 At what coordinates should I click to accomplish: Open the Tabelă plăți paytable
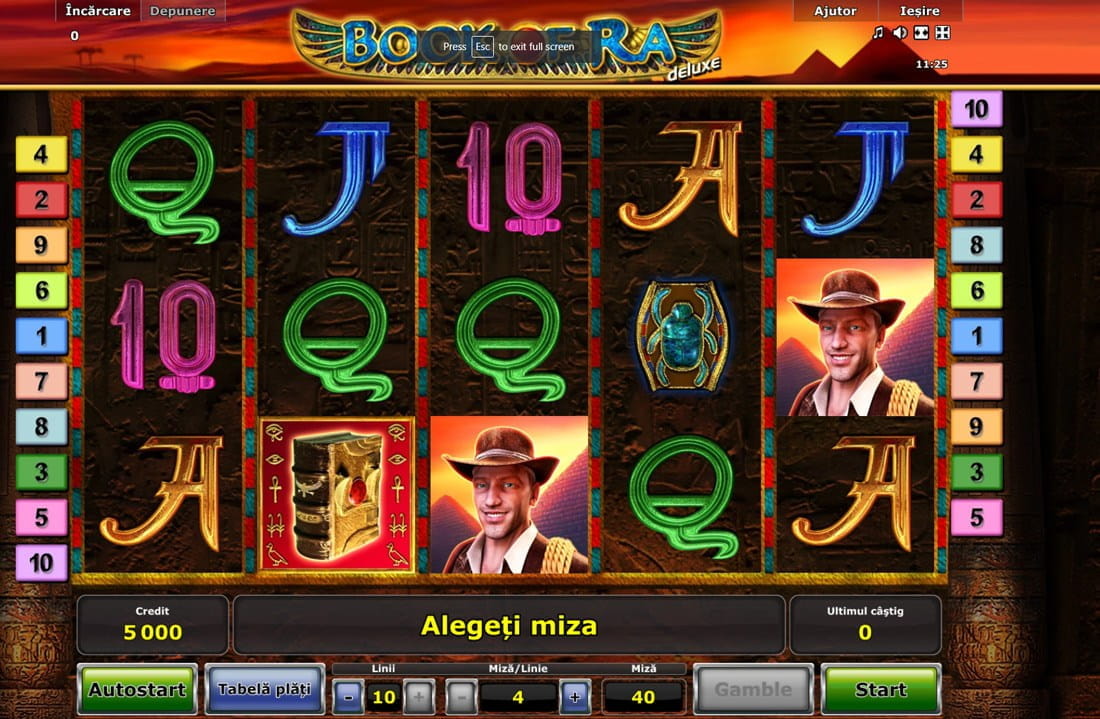tap(264, 689)
